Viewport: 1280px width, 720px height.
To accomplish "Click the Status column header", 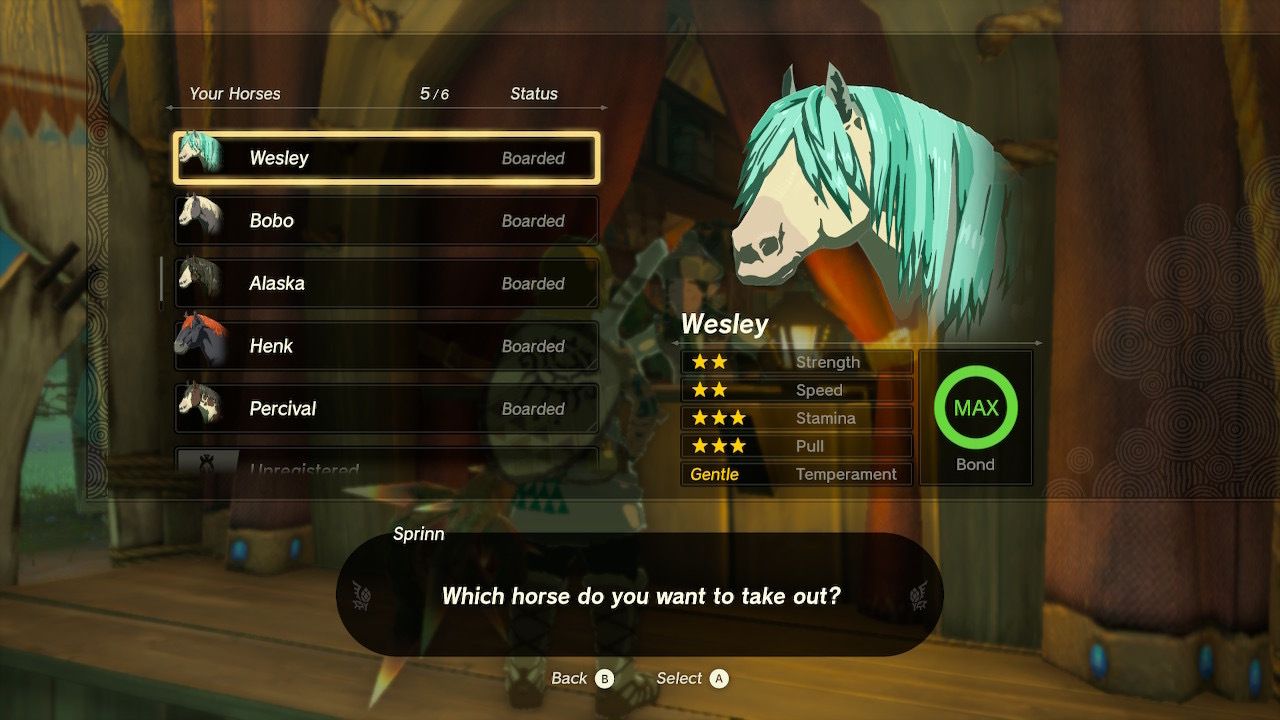I will tap(535, 93).
